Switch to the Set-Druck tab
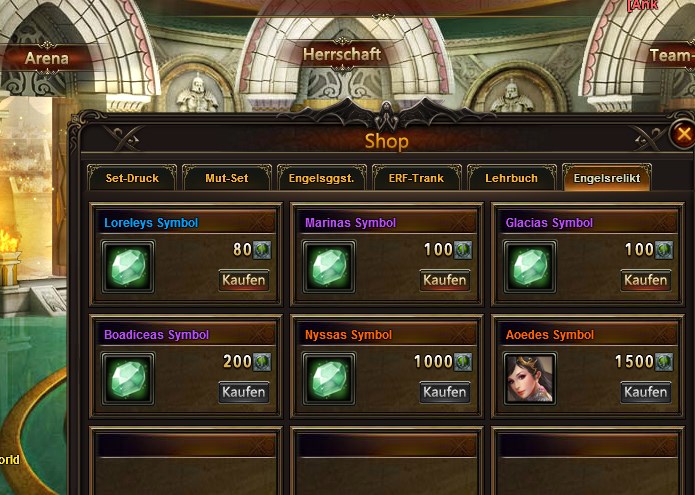Image resolution: width=695 pixels, height=495 pixels. [132, 178]
